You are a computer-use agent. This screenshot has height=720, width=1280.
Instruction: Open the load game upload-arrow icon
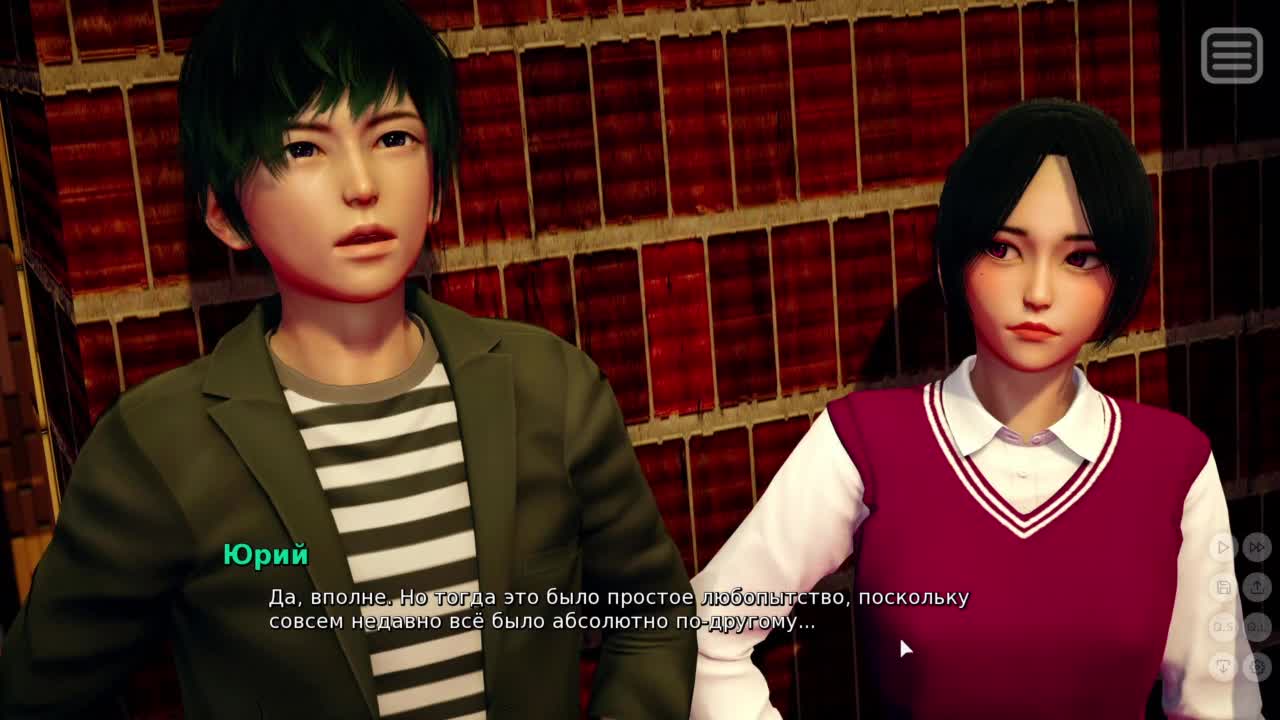tap(1257, 587)
